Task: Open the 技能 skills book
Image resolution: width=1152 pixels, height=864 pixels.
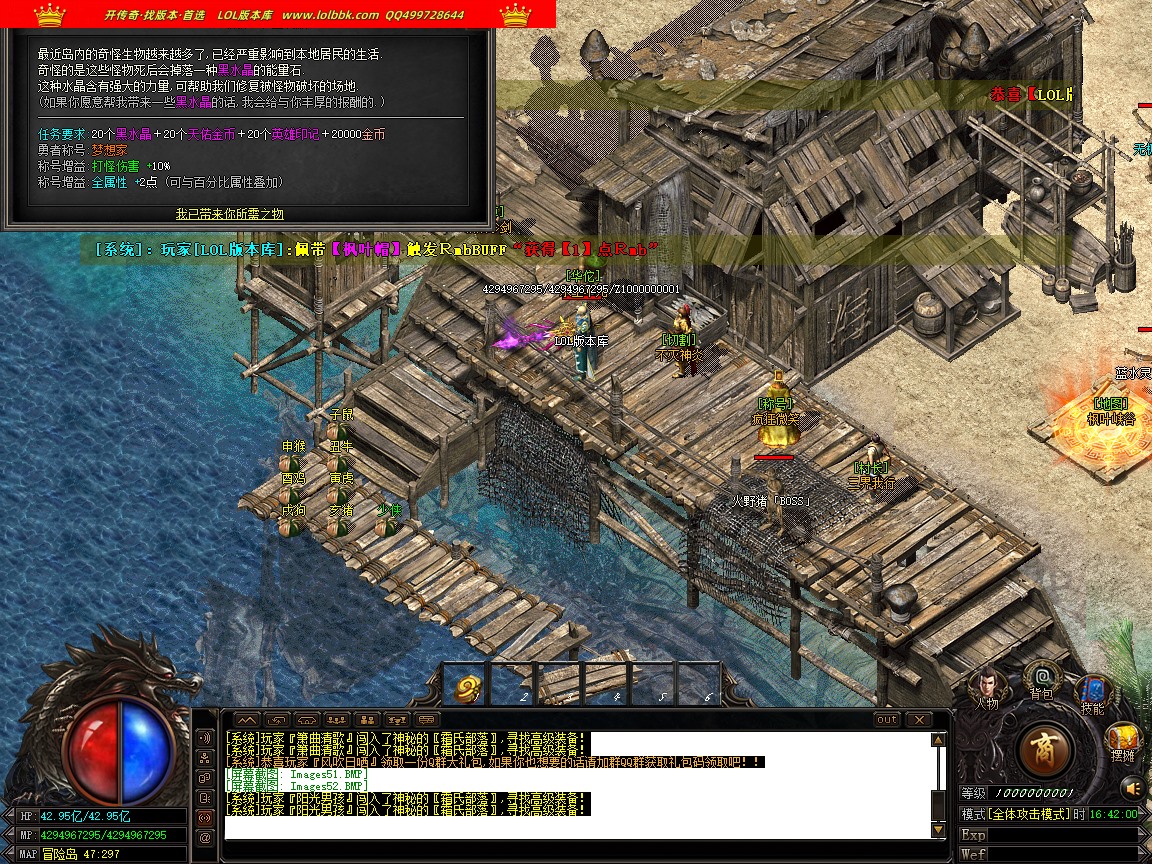Action: coord(1092,692)
